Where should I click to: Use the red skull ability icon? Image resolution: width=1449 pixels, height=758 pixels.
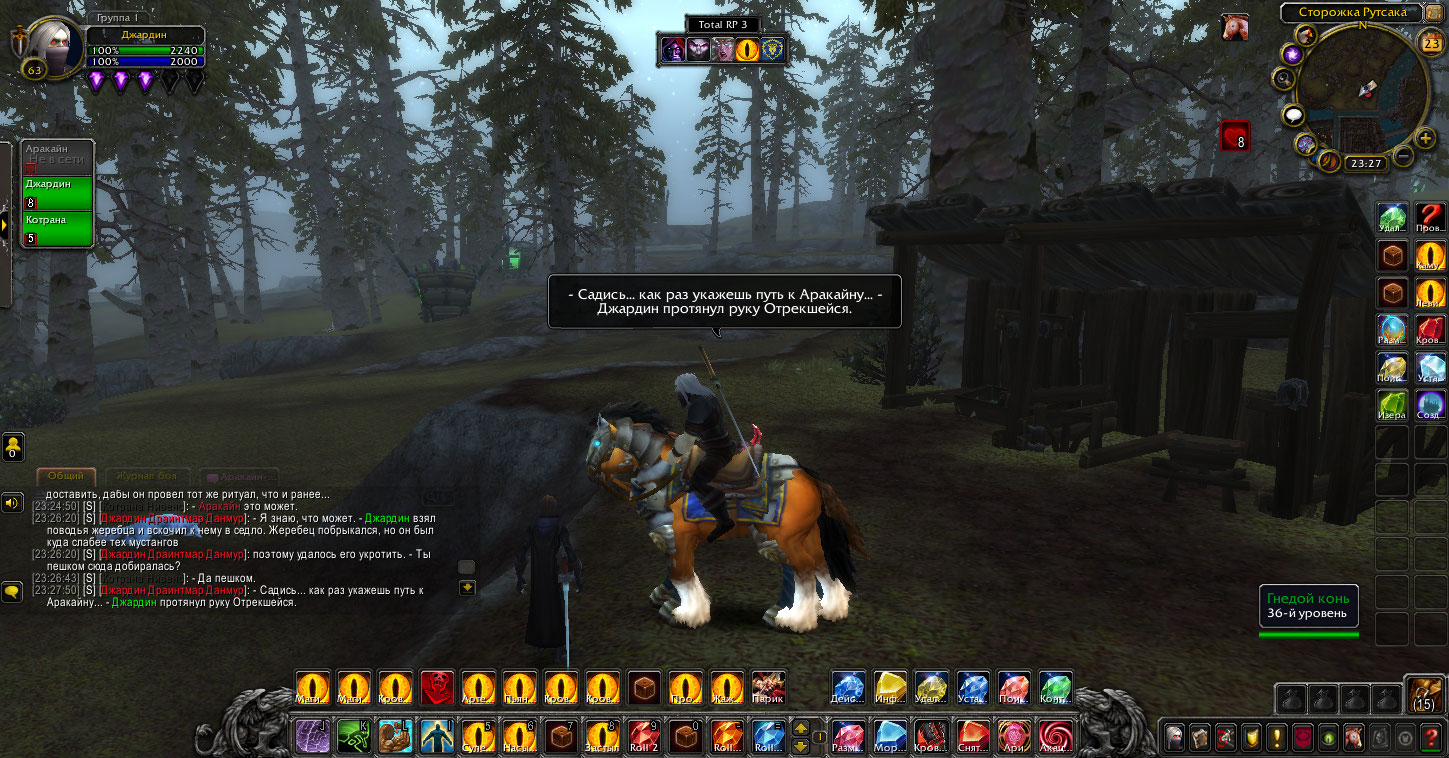pos(437,687)
